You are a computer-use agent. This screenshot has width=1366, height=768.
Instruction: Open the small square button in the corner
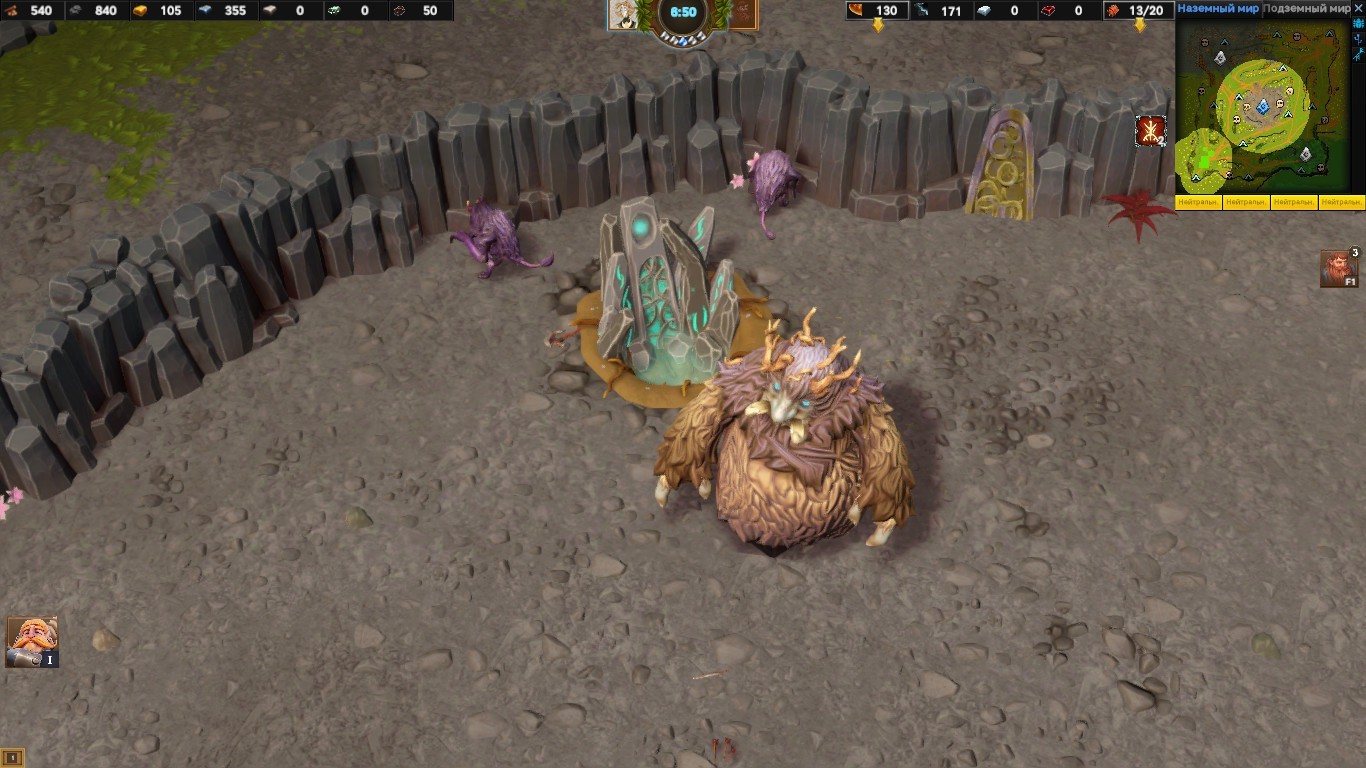click(x=12, y=757)
